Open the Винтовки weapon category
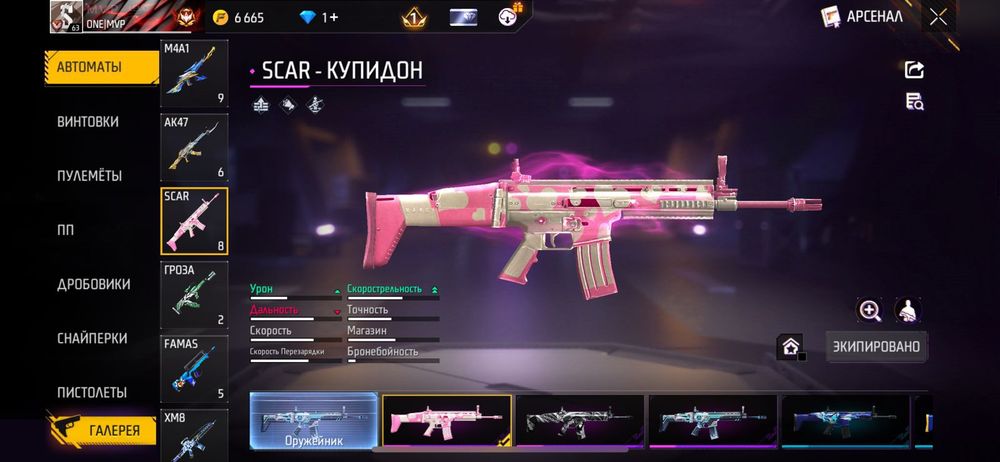Image resolution: width=1000 pixels, height=462 pixels. (88, 121)
